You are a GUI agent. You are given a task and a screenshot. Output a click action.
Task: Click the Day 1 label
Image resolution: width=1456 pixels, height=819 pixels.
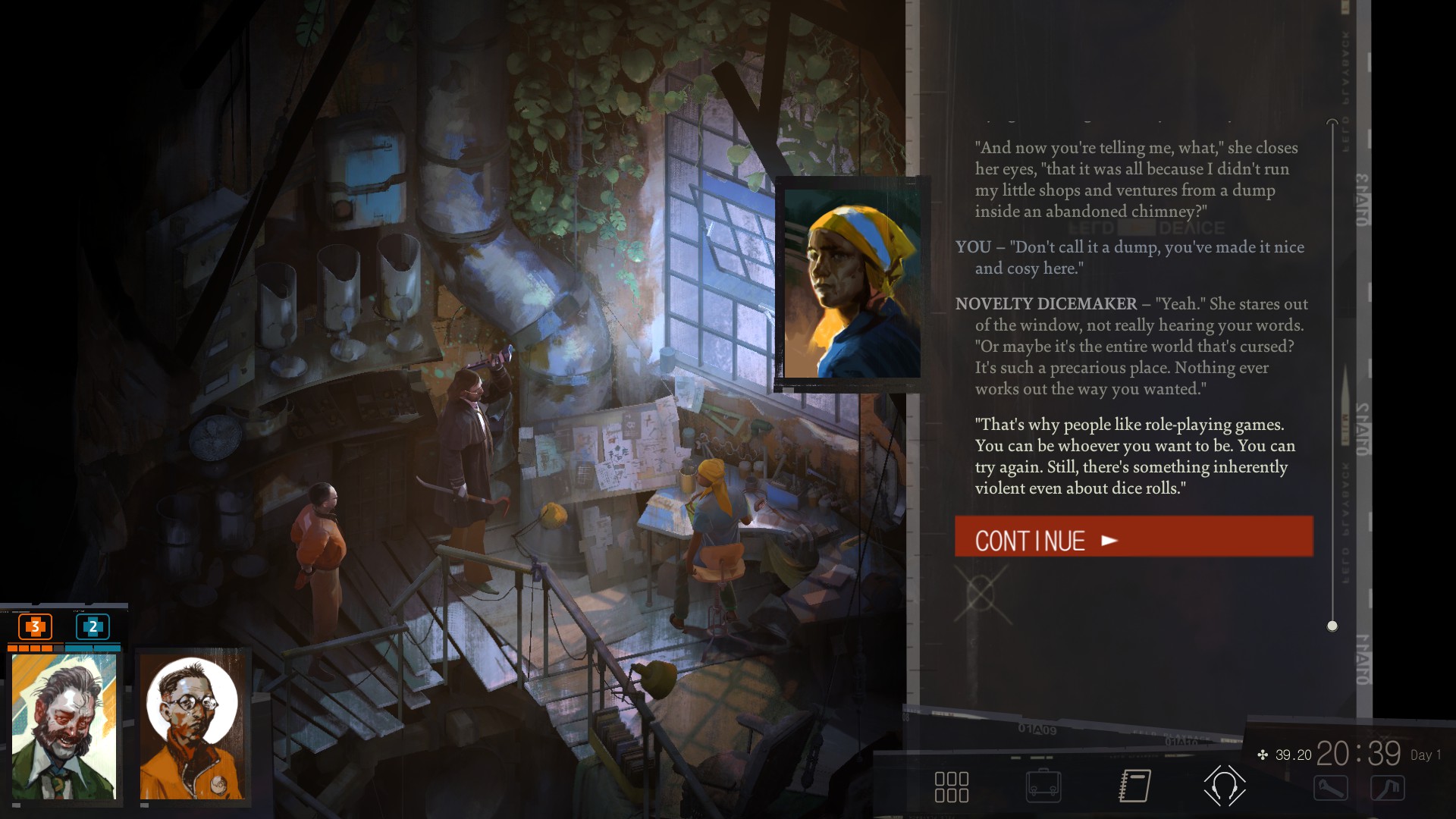(1423, 755)
